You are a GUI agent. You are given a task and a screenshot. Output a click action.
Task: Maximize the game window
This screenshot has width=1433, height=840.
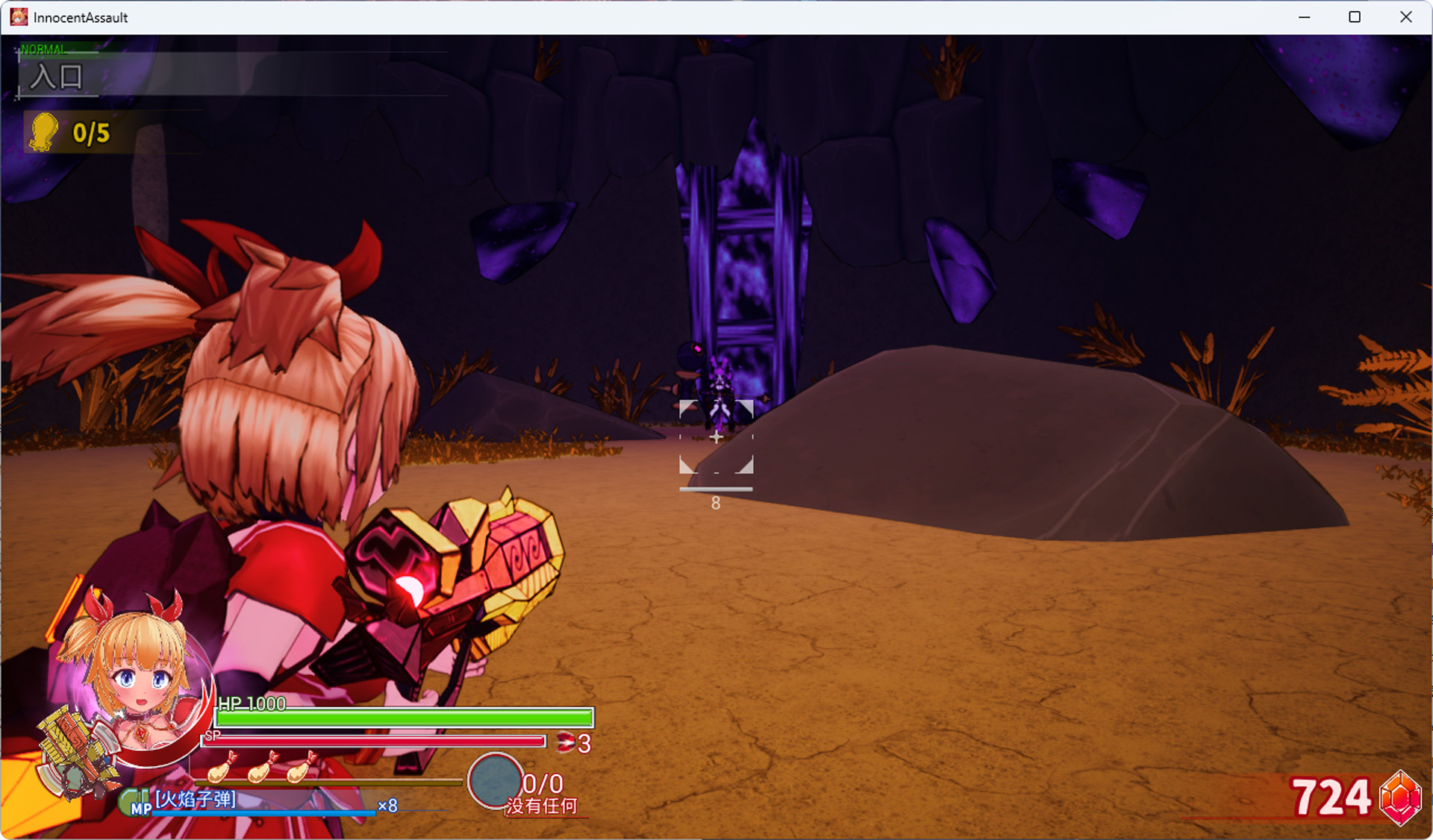click(1355, 17)
